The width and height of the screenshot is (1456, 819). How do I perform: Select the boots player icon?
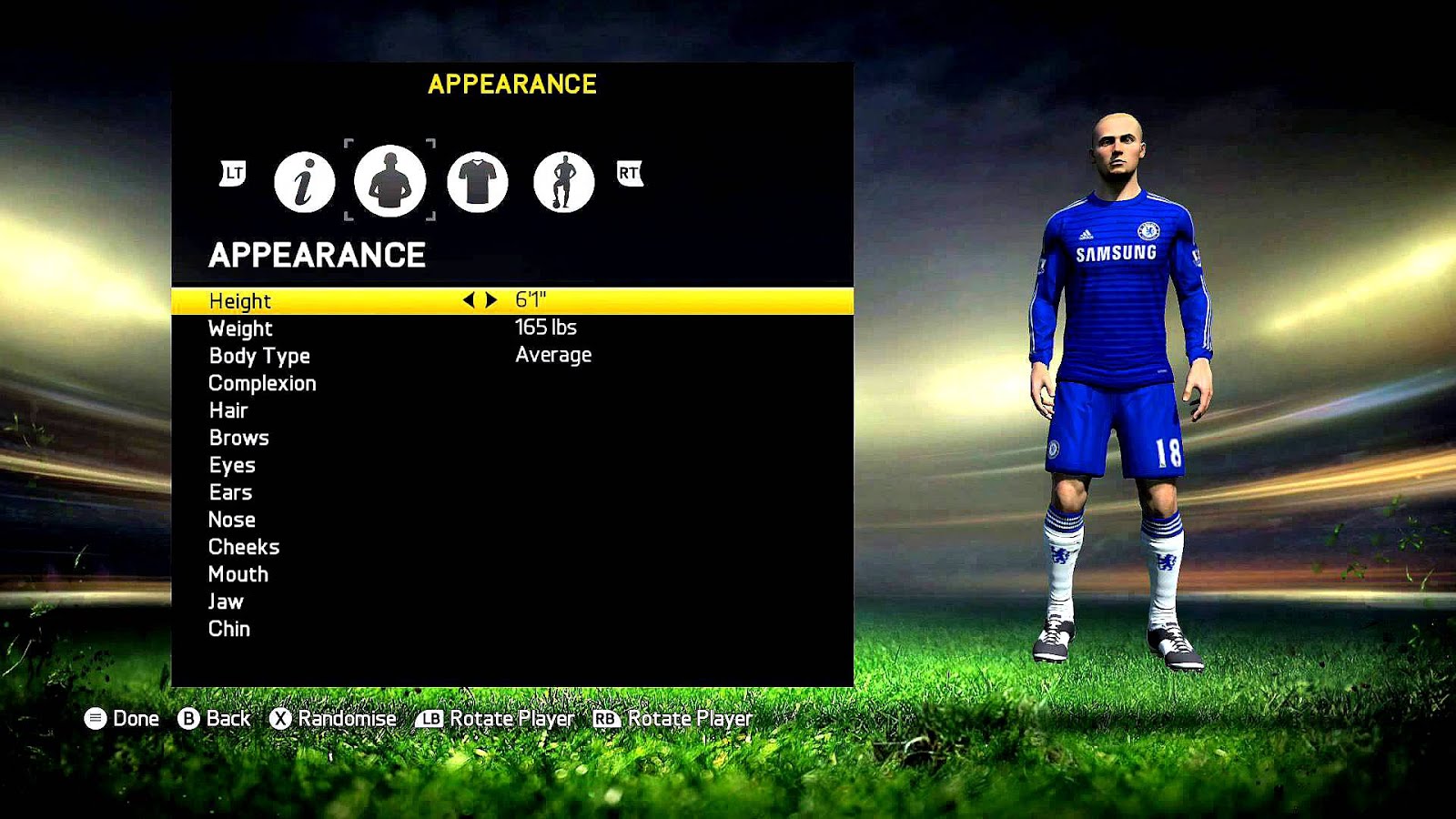[x=563, y=181]
